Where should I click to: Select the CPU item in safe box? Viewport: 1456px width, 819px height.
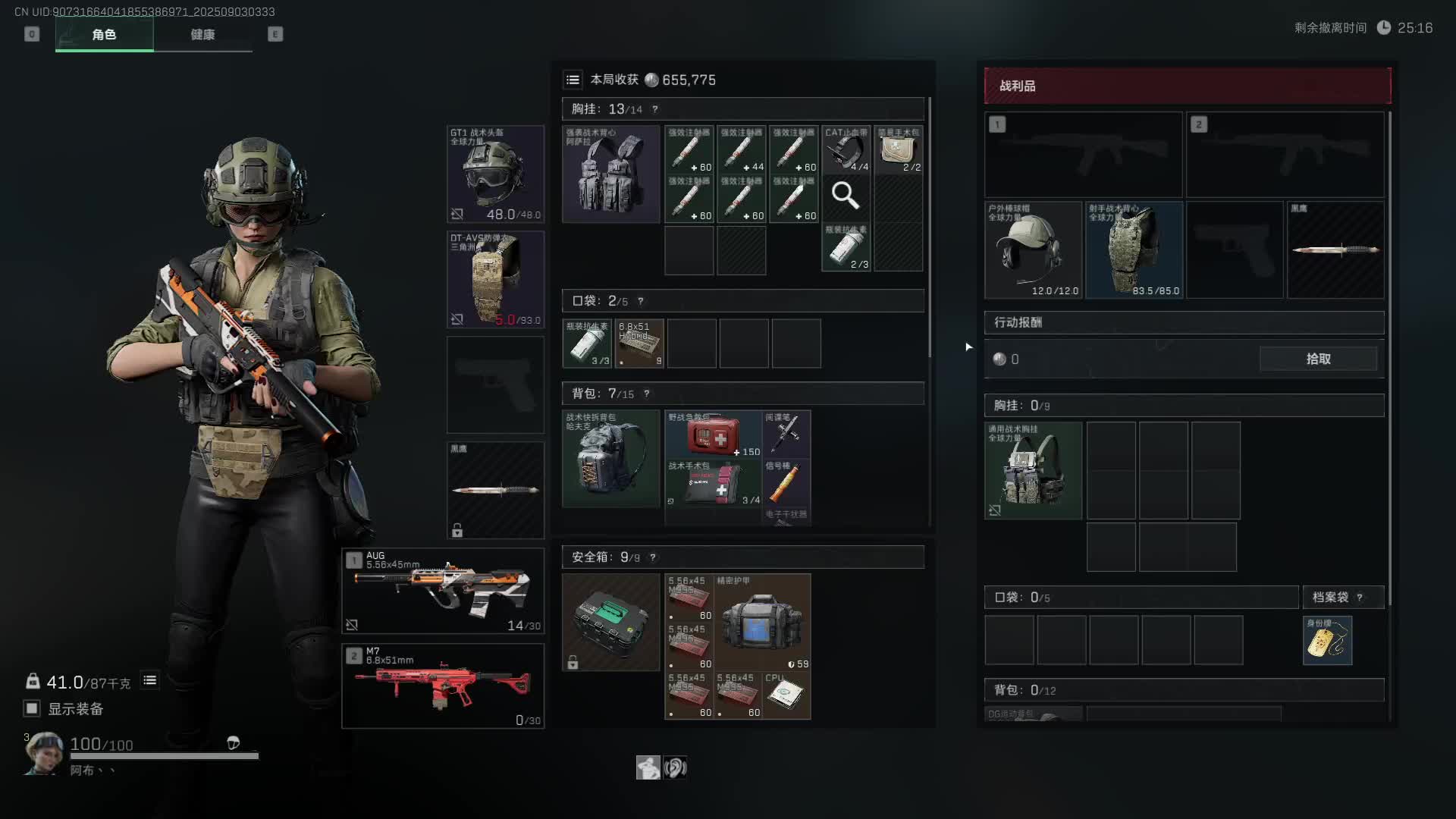pos(786,695)
